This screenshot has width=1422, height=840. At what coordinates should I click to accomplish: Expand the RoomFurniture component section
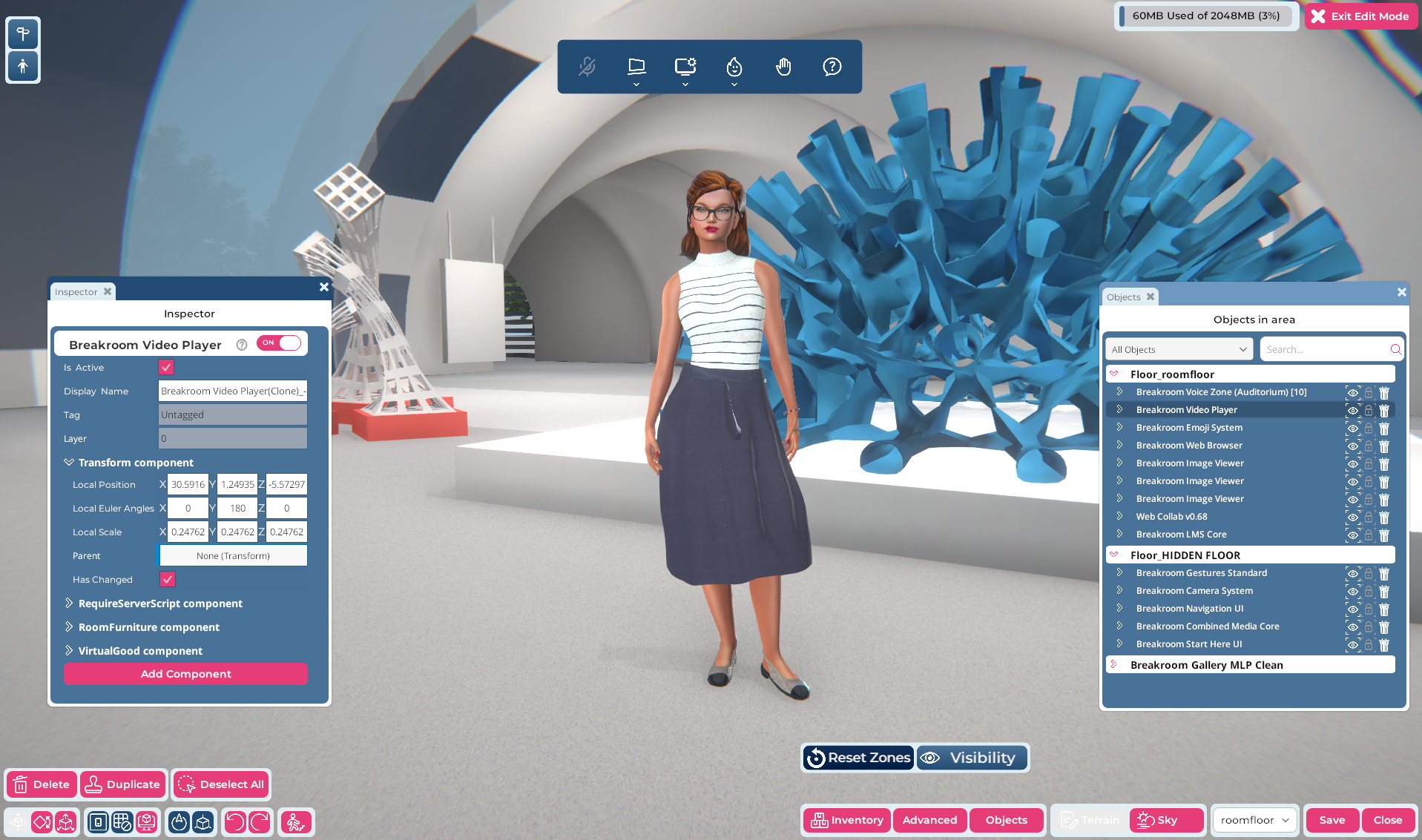pyautogui.click(x=148, y=627)
